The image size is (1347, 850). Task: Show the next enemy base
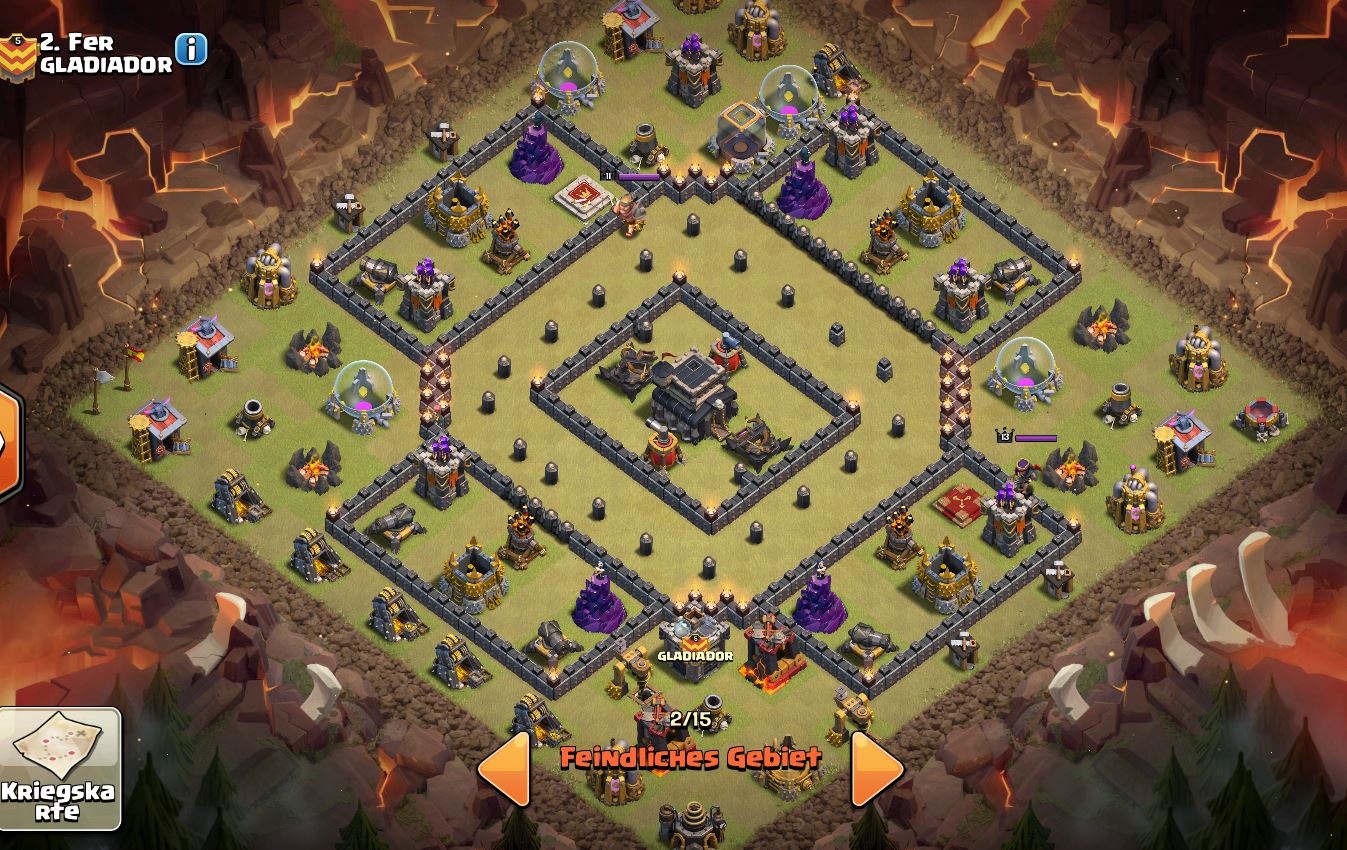(x=877, y=768)
